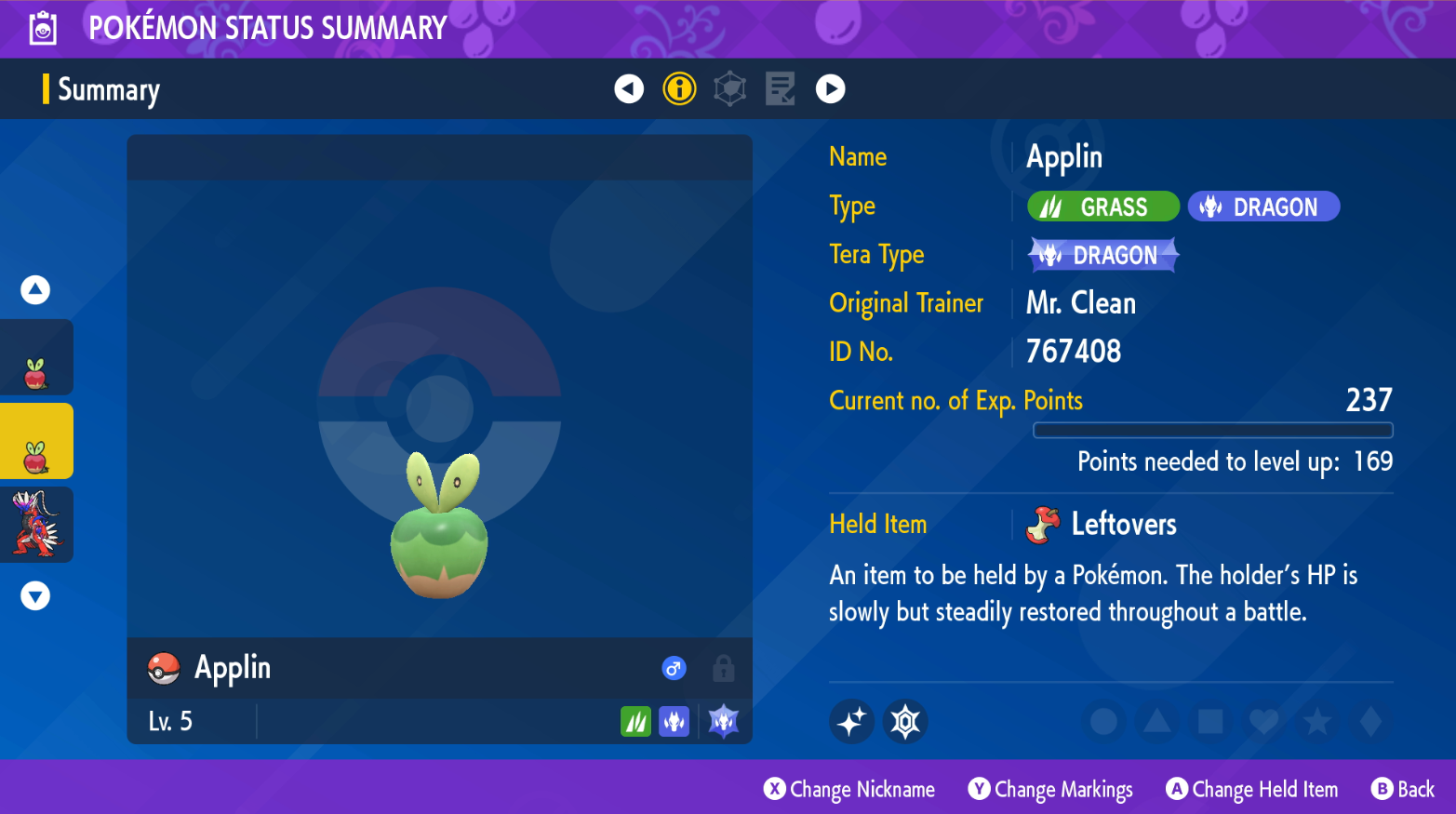Click the memories notepad icon in top navigation

click(x=781, y=88)
